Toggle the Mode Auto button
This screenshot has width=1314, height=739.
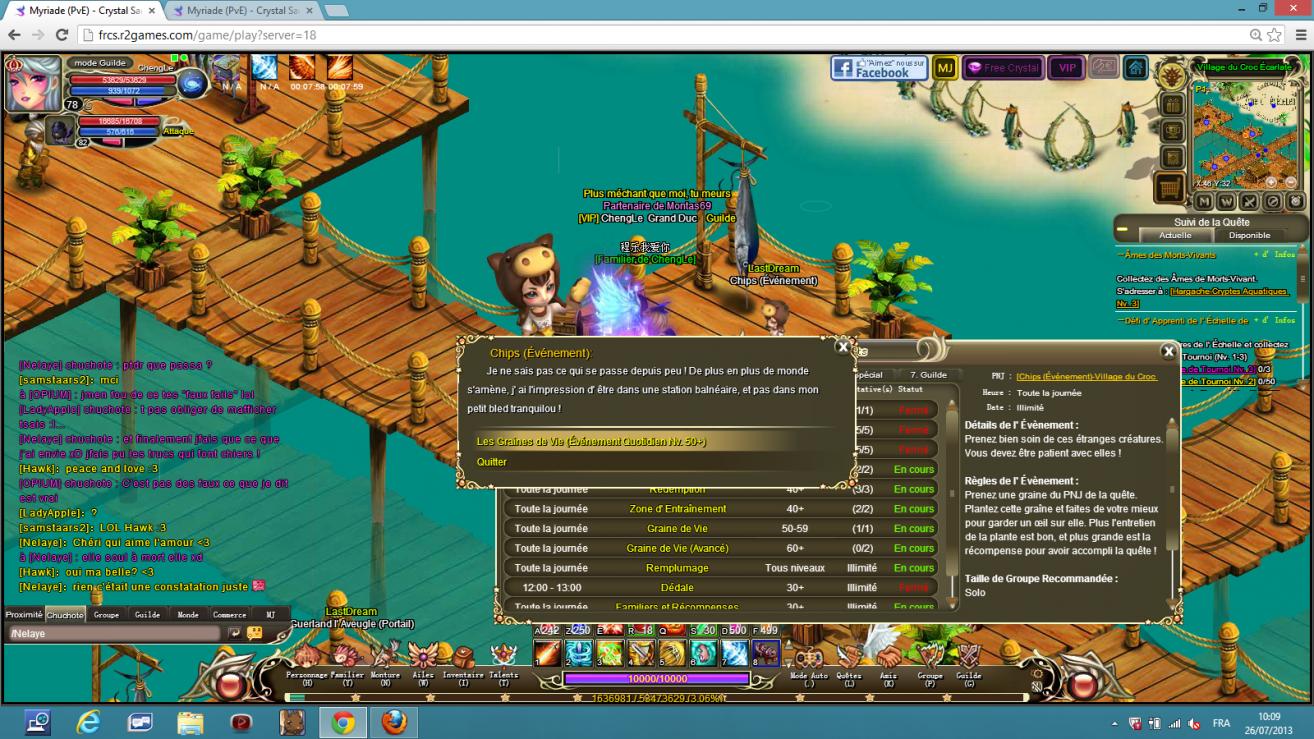[x=808, y=659]
